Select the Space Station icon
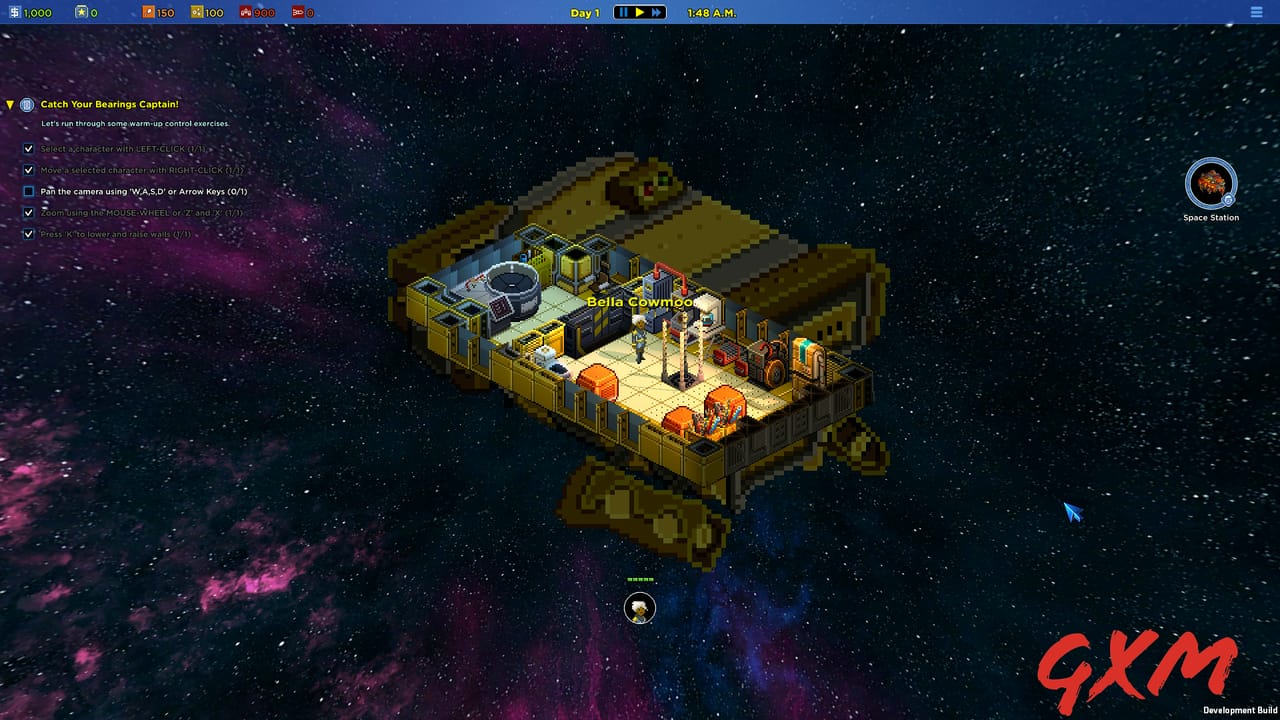The height and width of the screenshot is (720, 1280). [1210, 186]
